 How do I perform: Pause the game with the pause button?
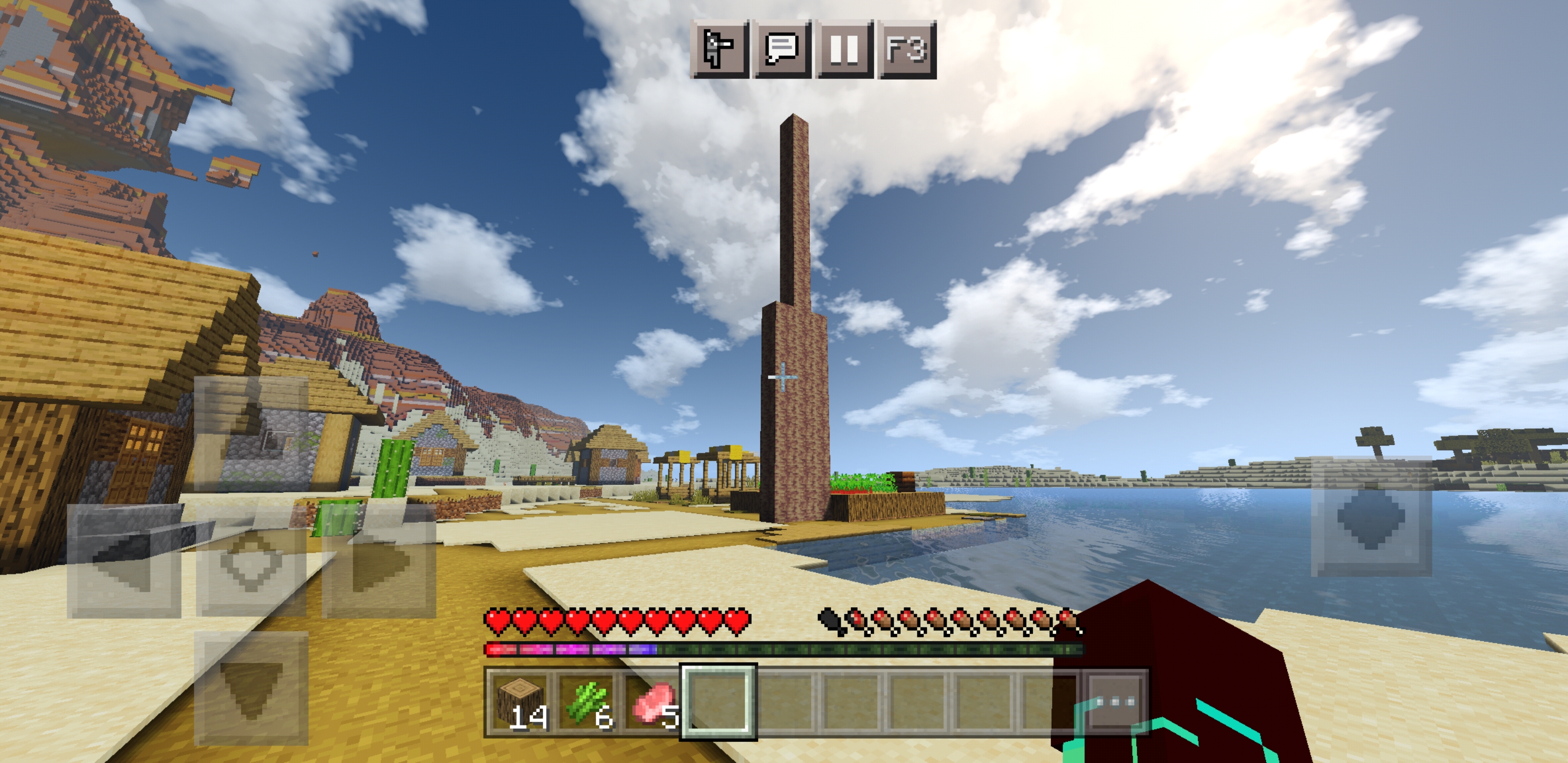845,49
